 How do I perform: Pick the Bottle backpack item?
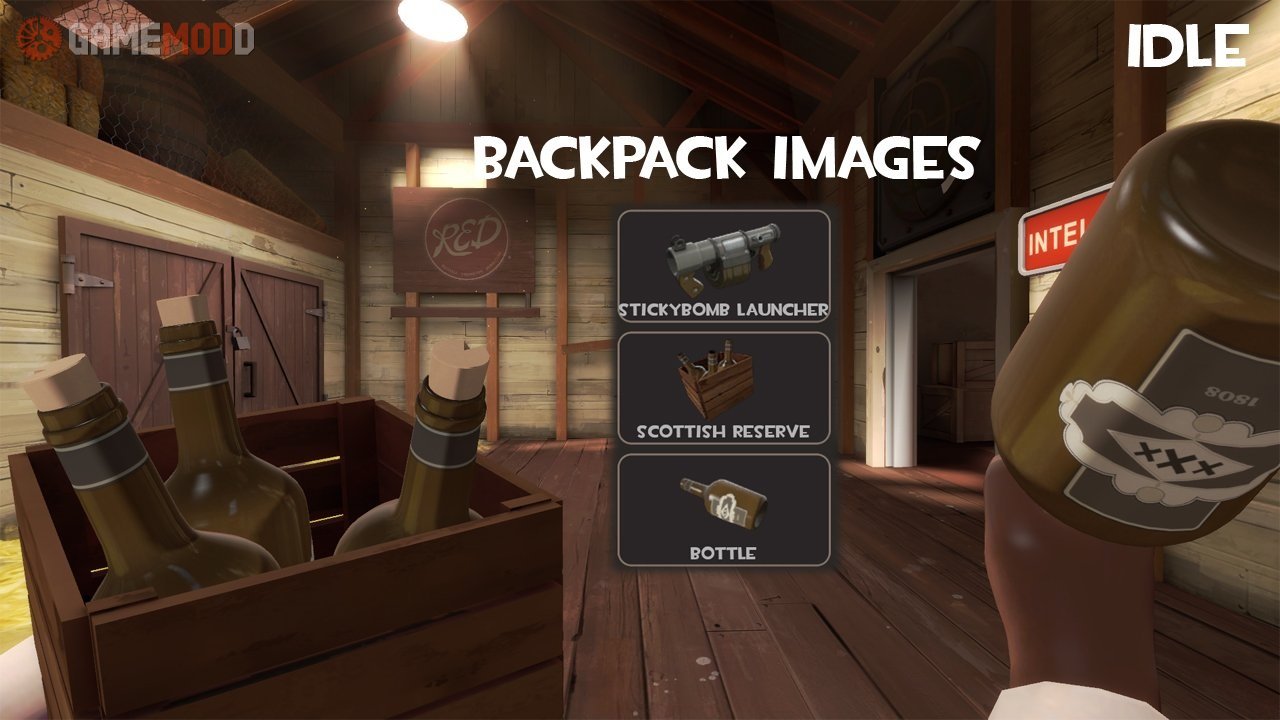click(724, 510)
